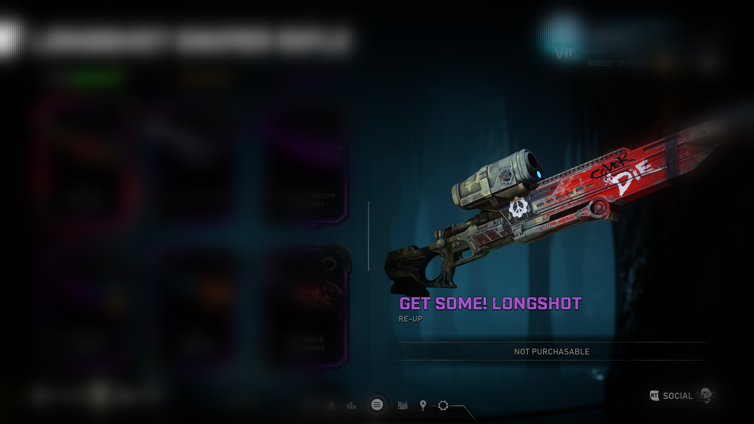Select the highlighted circular list icon
The image size is (754, 424).
tap(377, 405)
